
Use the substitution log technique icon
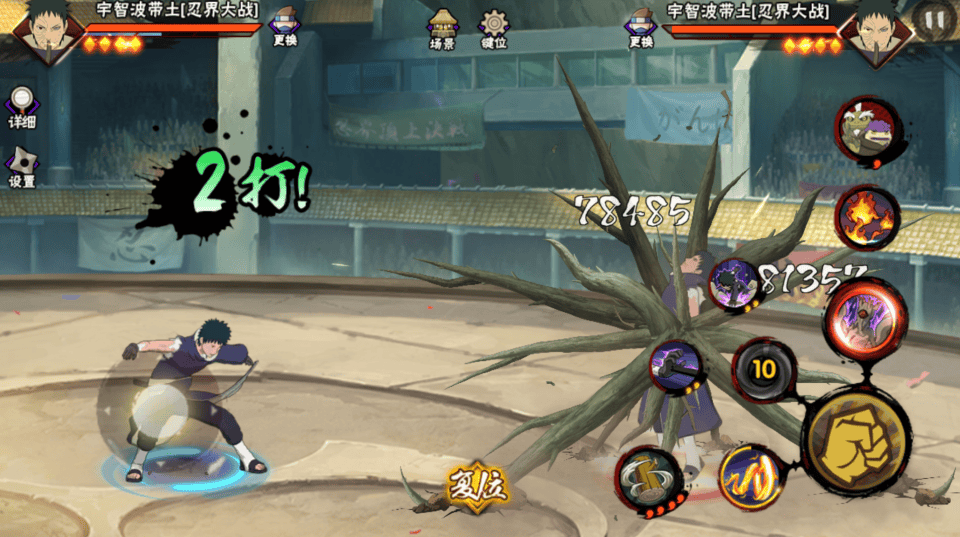648,480
